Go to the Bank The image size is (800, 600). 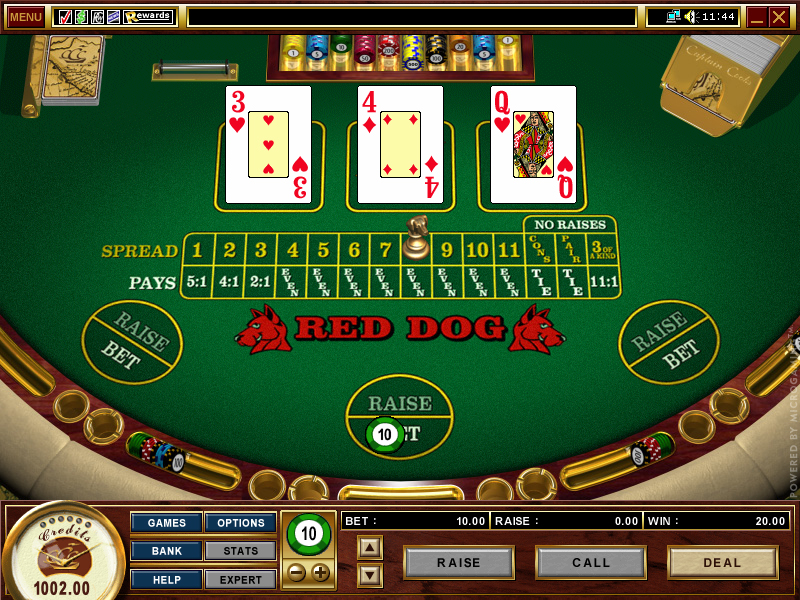tap(167, 551)
